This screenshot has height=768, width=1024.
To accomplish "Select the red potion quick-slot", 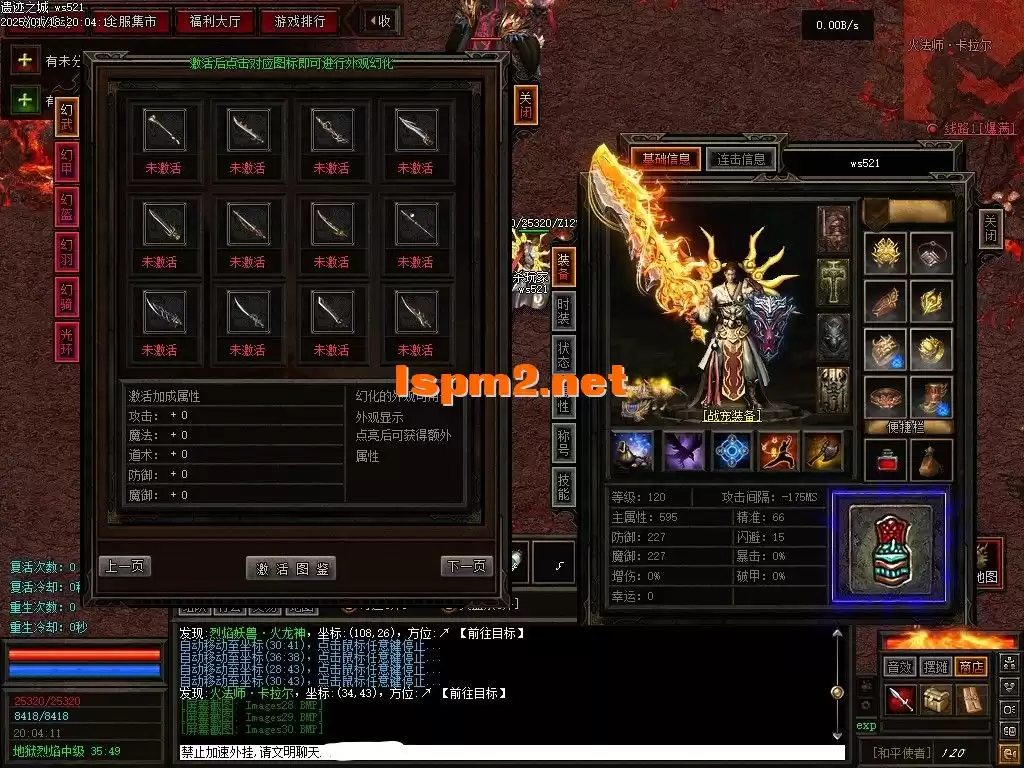I will pos(886,461).
